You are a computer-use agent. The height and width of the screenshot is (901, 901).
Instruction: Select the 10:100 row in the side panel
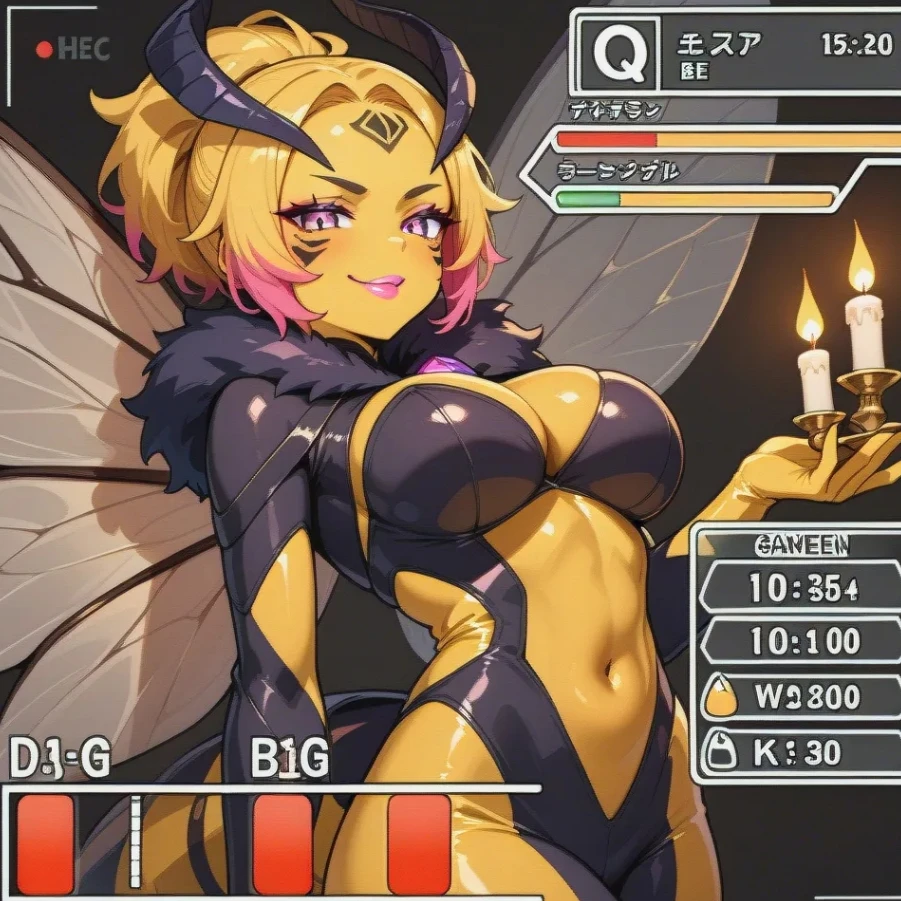[x=800, y=640]
